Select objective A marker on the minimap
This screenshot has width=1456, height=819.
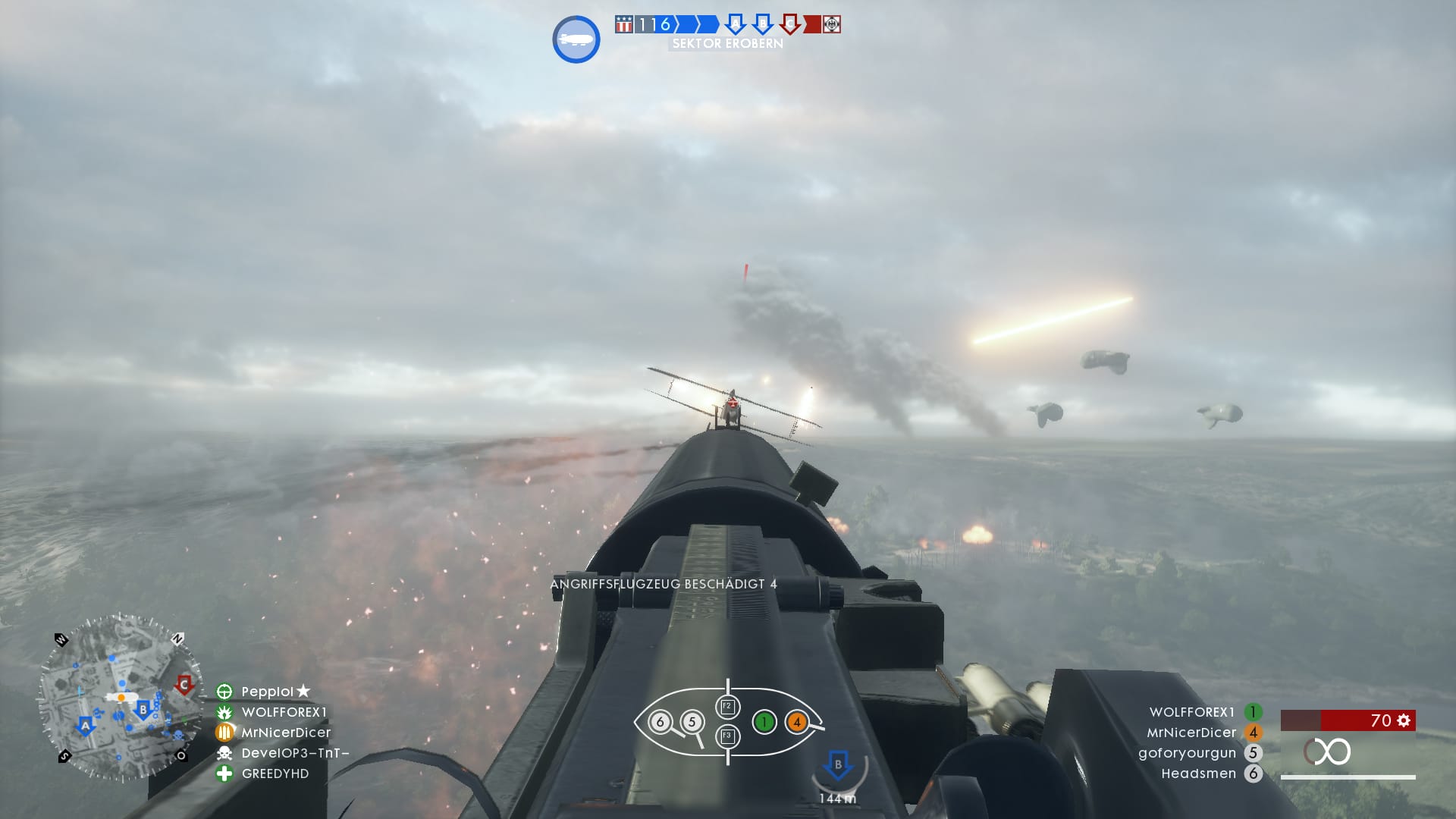click(x=85, y=726)
